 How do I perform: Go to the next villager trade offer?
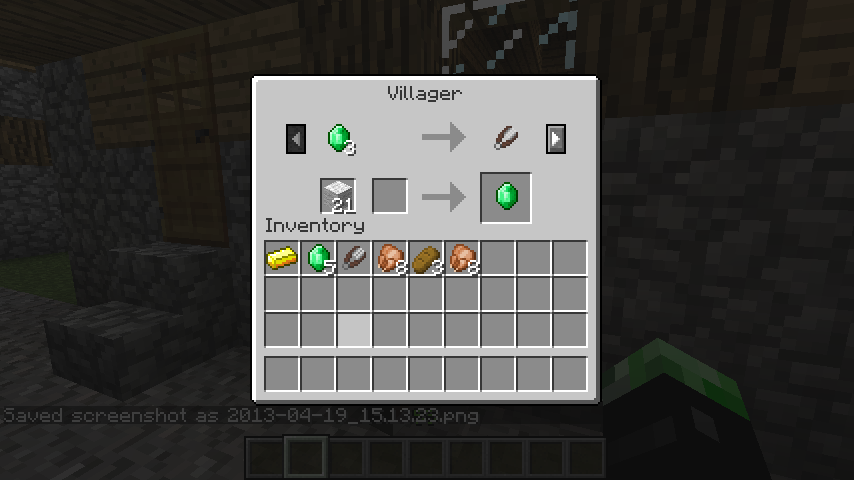pos(556,139)
